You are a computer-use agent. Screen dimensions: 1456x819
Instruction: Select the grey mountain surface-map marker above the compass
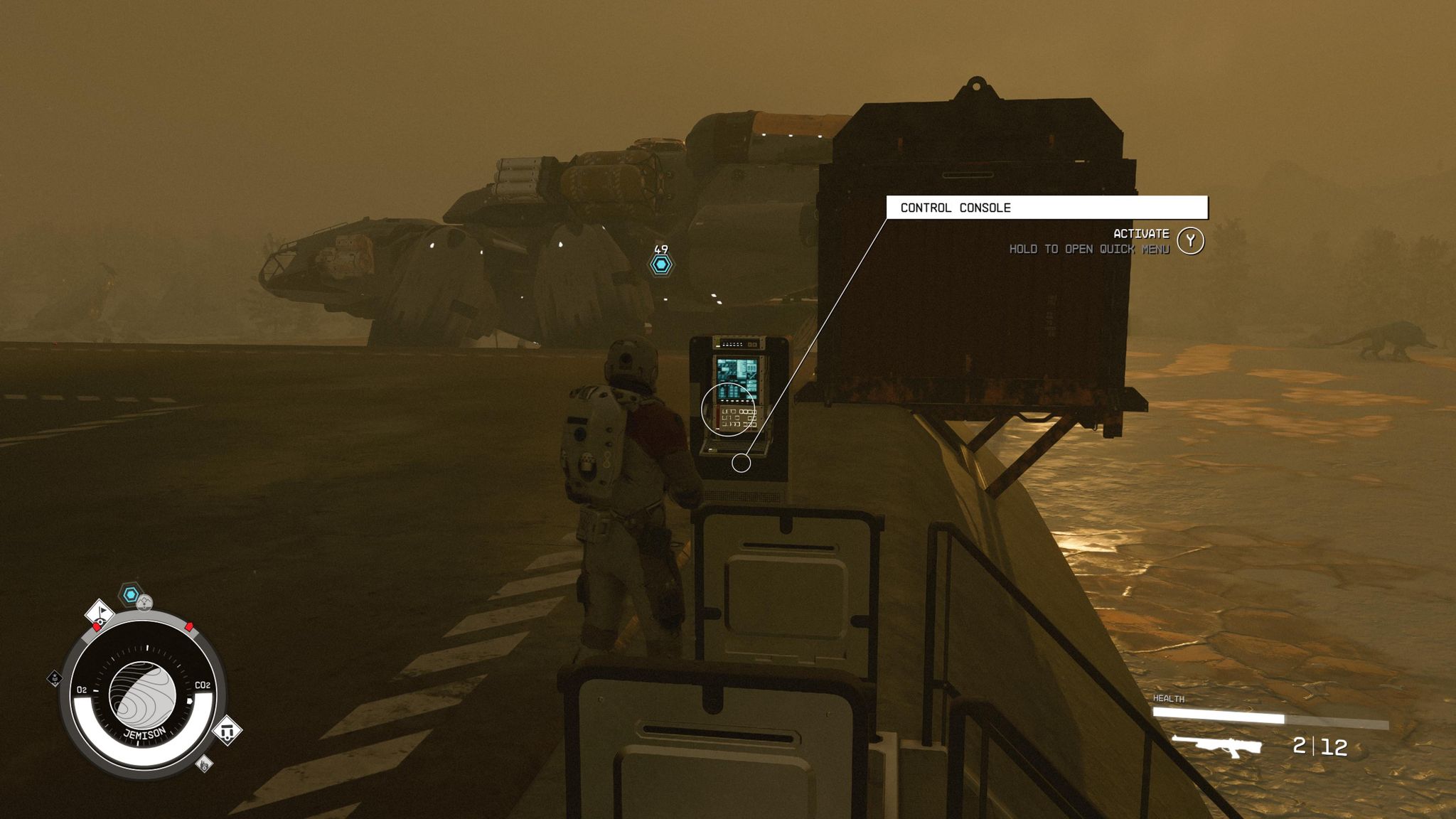(x=144, y=603)
